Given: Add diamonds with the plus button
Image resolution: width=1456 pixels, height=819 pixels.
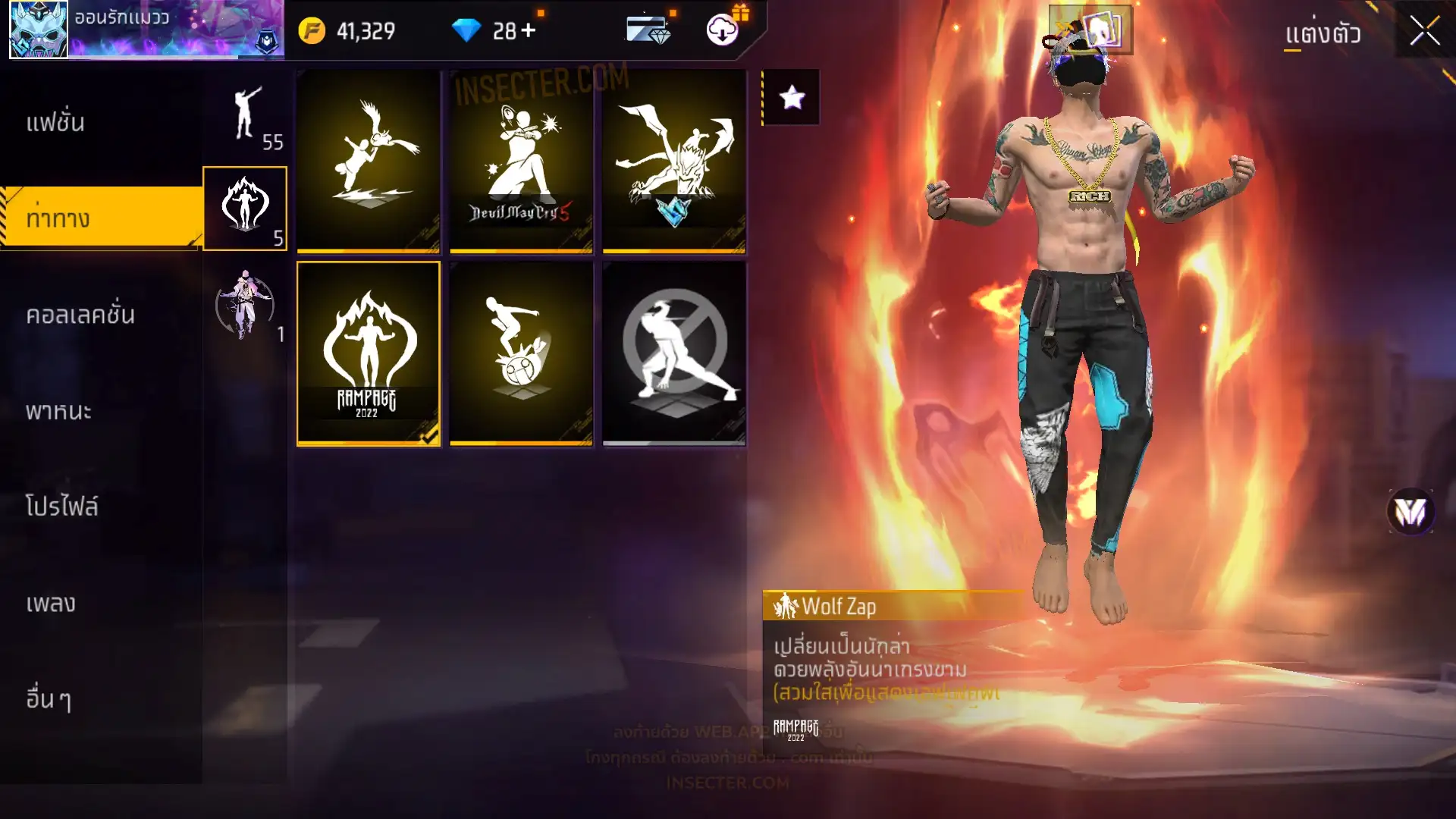Looking at the screenshot, I should coord(529,30).
